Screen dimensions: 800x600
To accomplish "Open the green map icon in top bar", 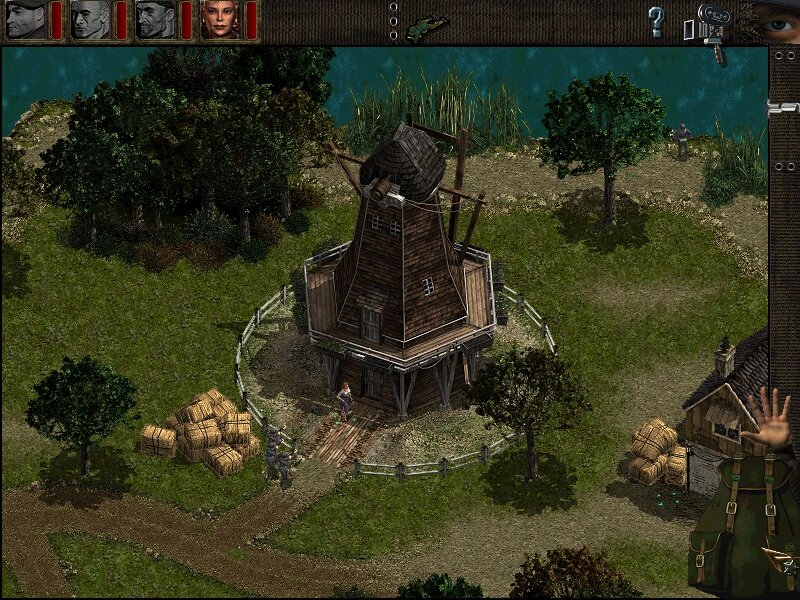I will [434, 21].
